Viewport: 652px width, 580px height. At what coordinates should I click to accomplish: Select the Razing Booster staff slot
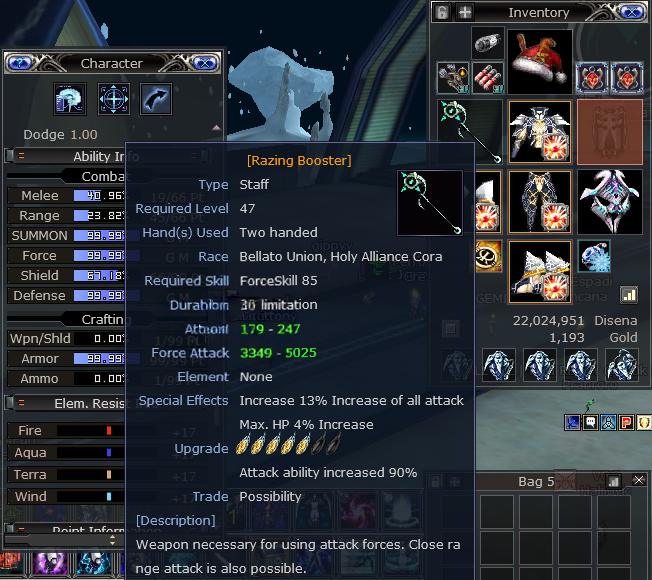469,130
